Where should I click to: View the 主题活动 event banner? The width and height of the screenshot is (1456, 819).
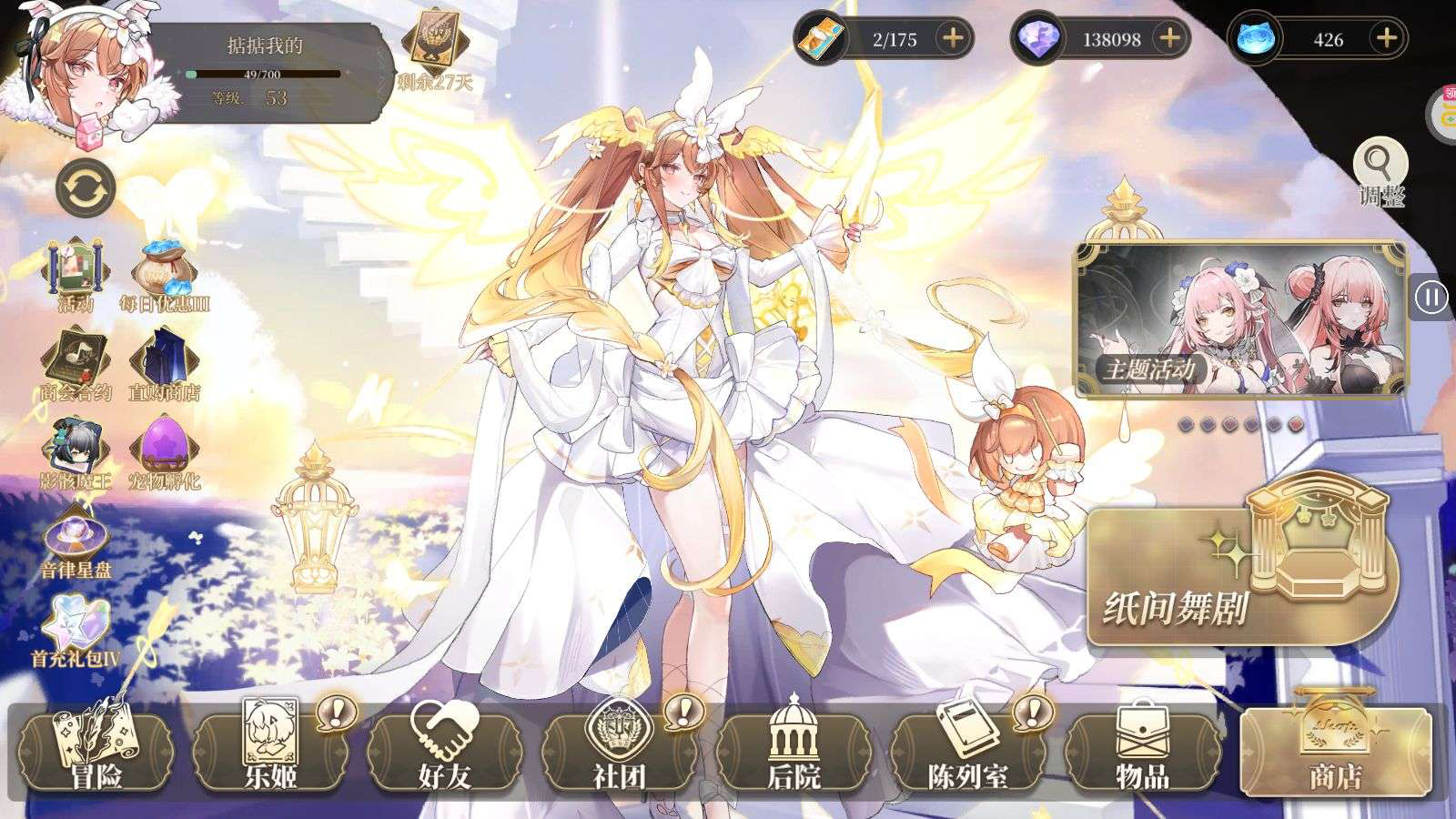pyautogui.click(x=1240, y=319)
